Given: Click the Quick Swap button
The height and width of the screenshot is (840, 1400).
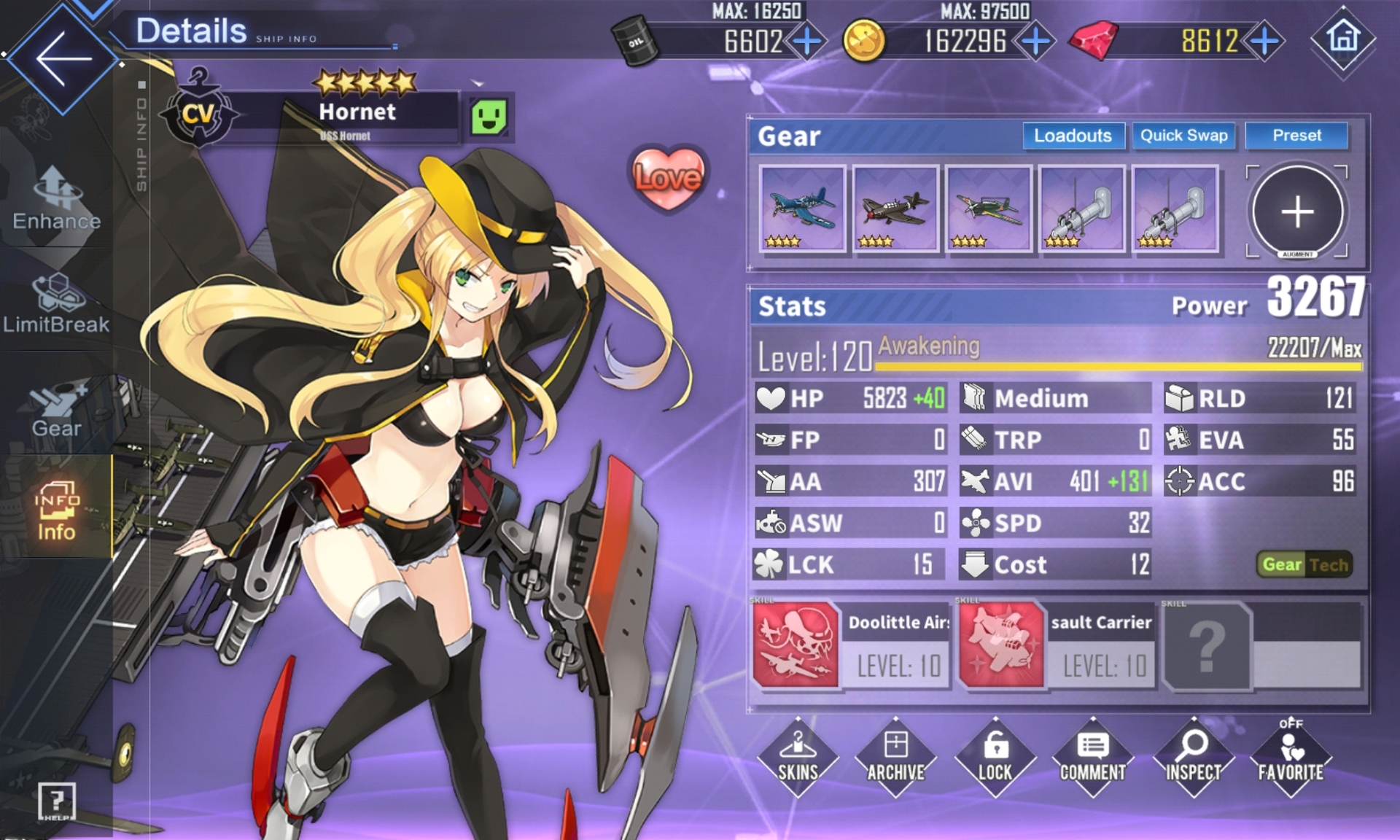Looking at the screenshot, I should (x=1183, y=136).
